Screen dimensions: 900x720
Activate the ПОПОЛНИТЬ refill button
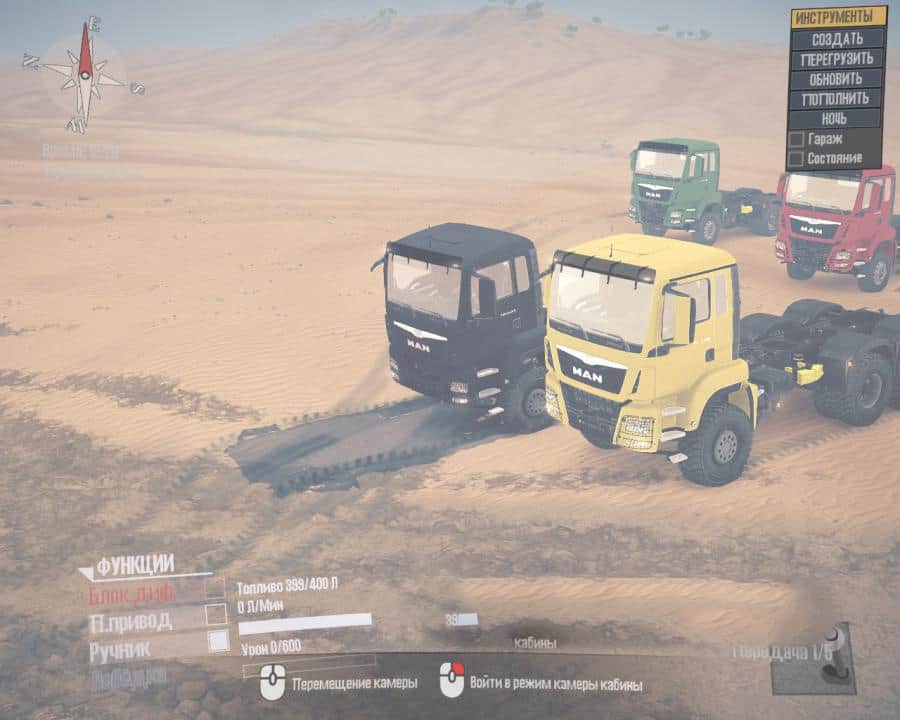pos(837,98)
